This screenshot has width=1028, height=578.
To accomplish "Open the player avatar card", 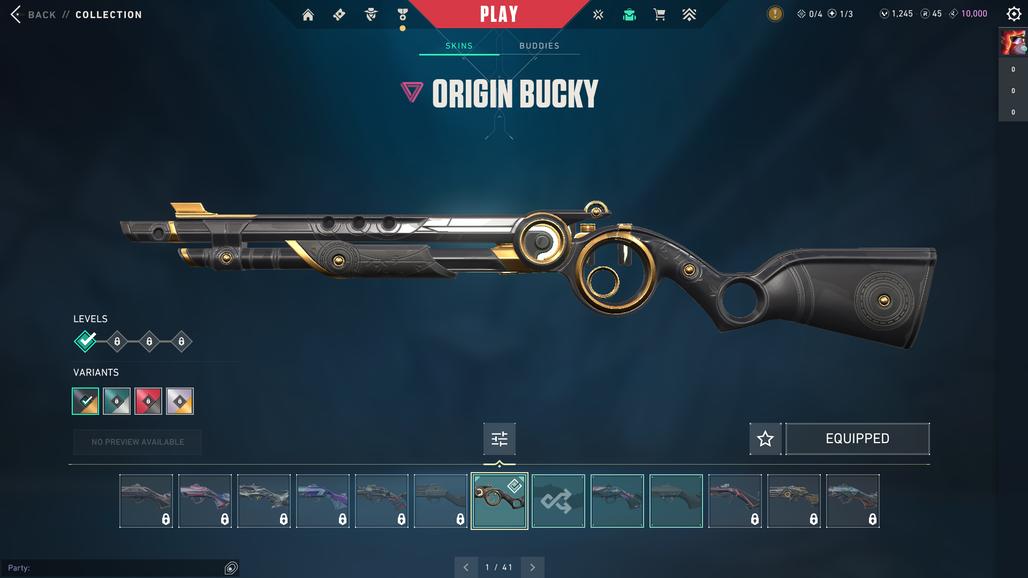I will coord(1012,43).
